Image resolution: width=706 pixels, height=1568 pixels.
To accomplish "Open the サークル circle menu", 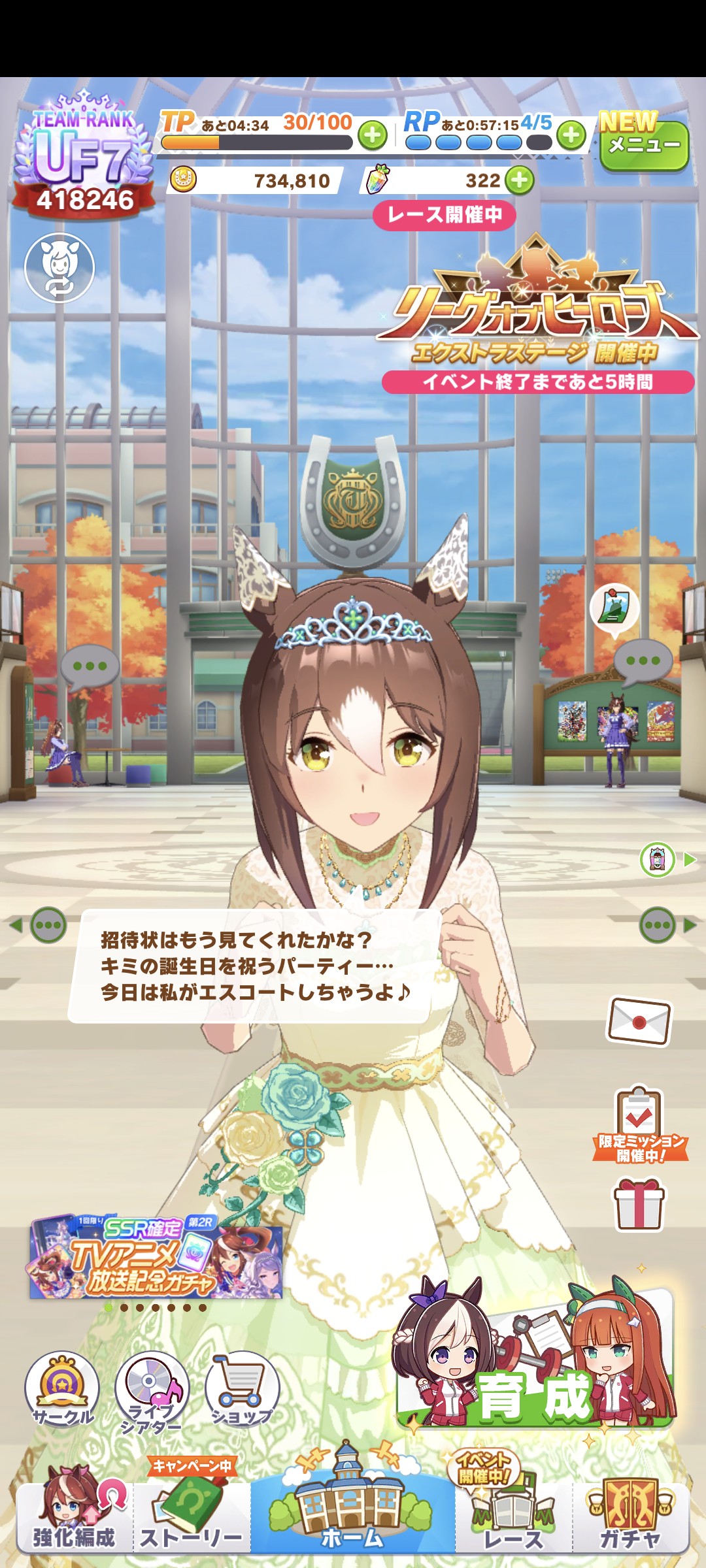I will (62, 1389).
